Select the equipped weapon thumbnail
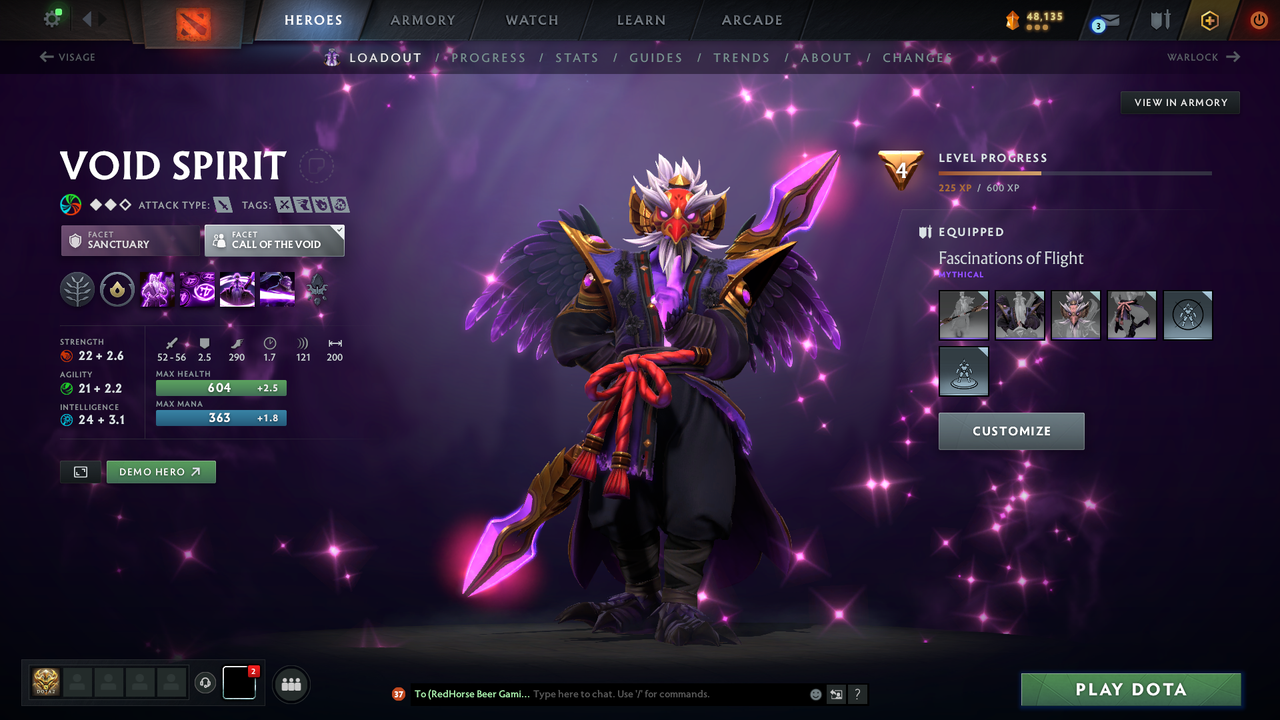The image size is (1280, 720). point(962,315)
